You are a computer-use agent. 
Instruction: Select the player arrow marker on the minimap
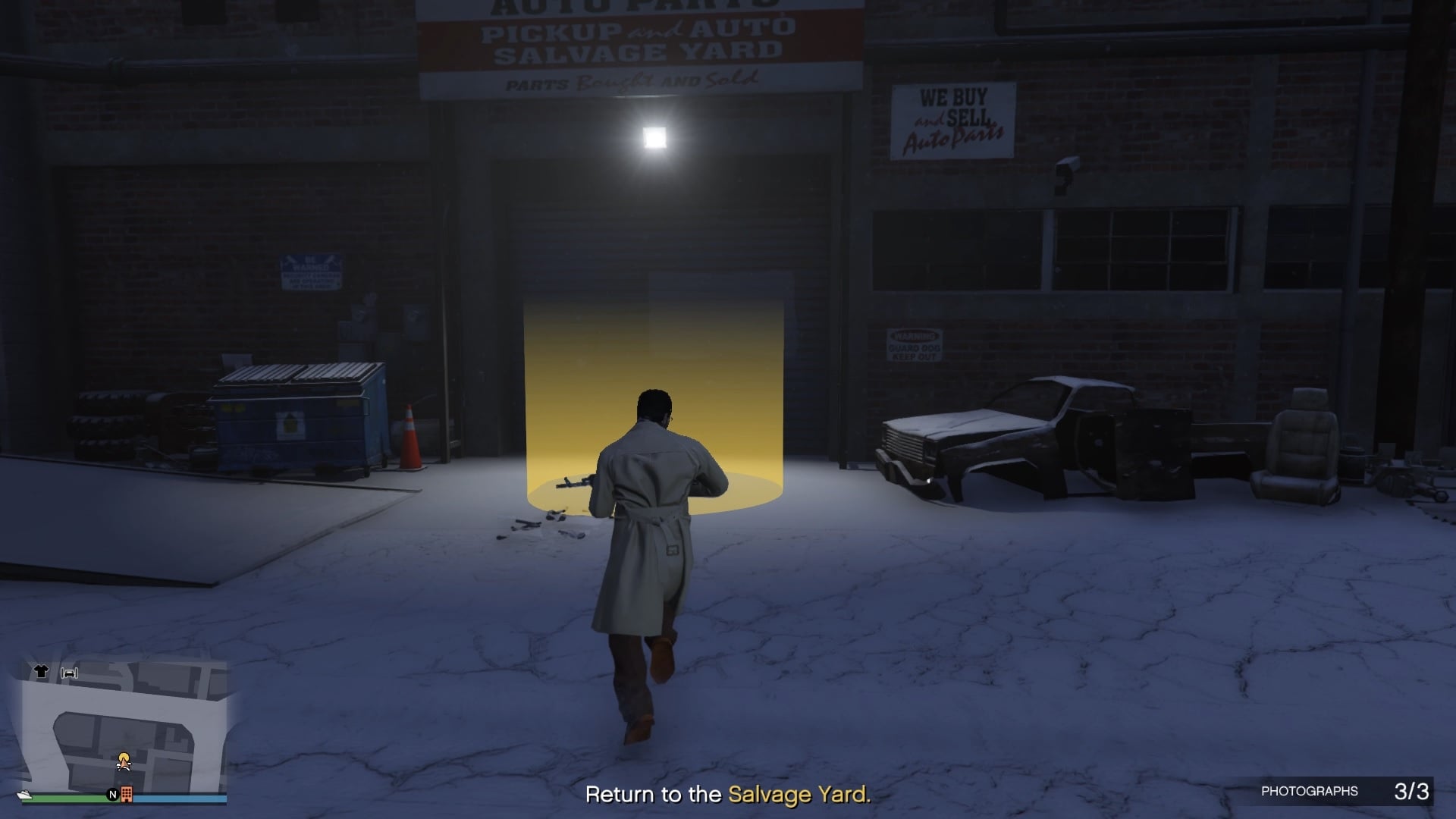click(x=125, y=764)
